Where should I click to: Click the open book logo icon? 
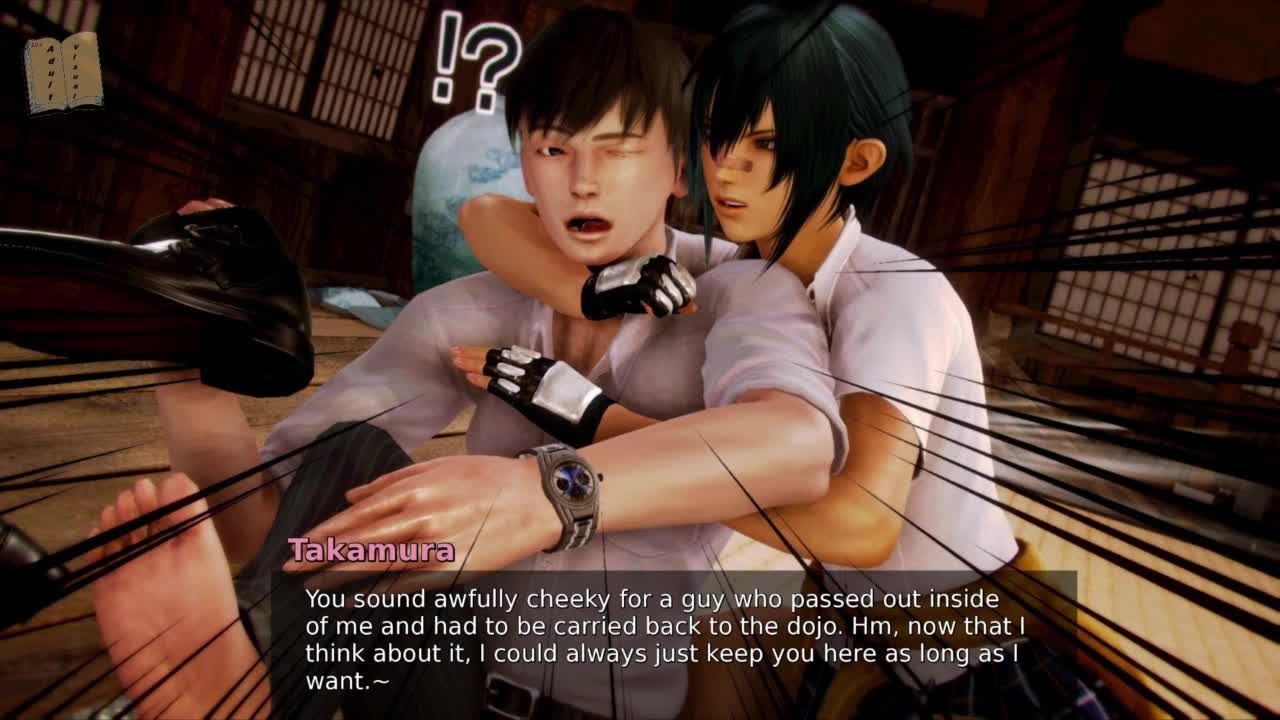[x=63, y=72]
